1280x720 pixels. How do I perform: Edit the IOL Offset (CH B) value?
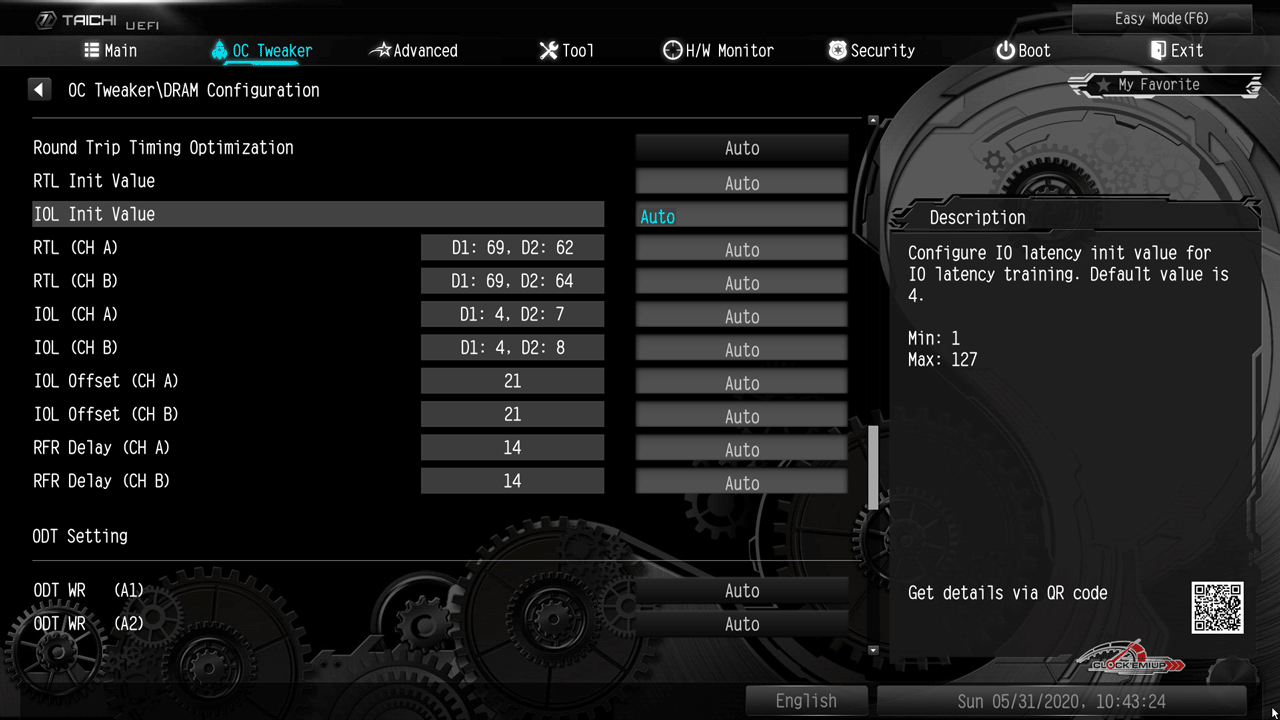click(x=741, y=416)
